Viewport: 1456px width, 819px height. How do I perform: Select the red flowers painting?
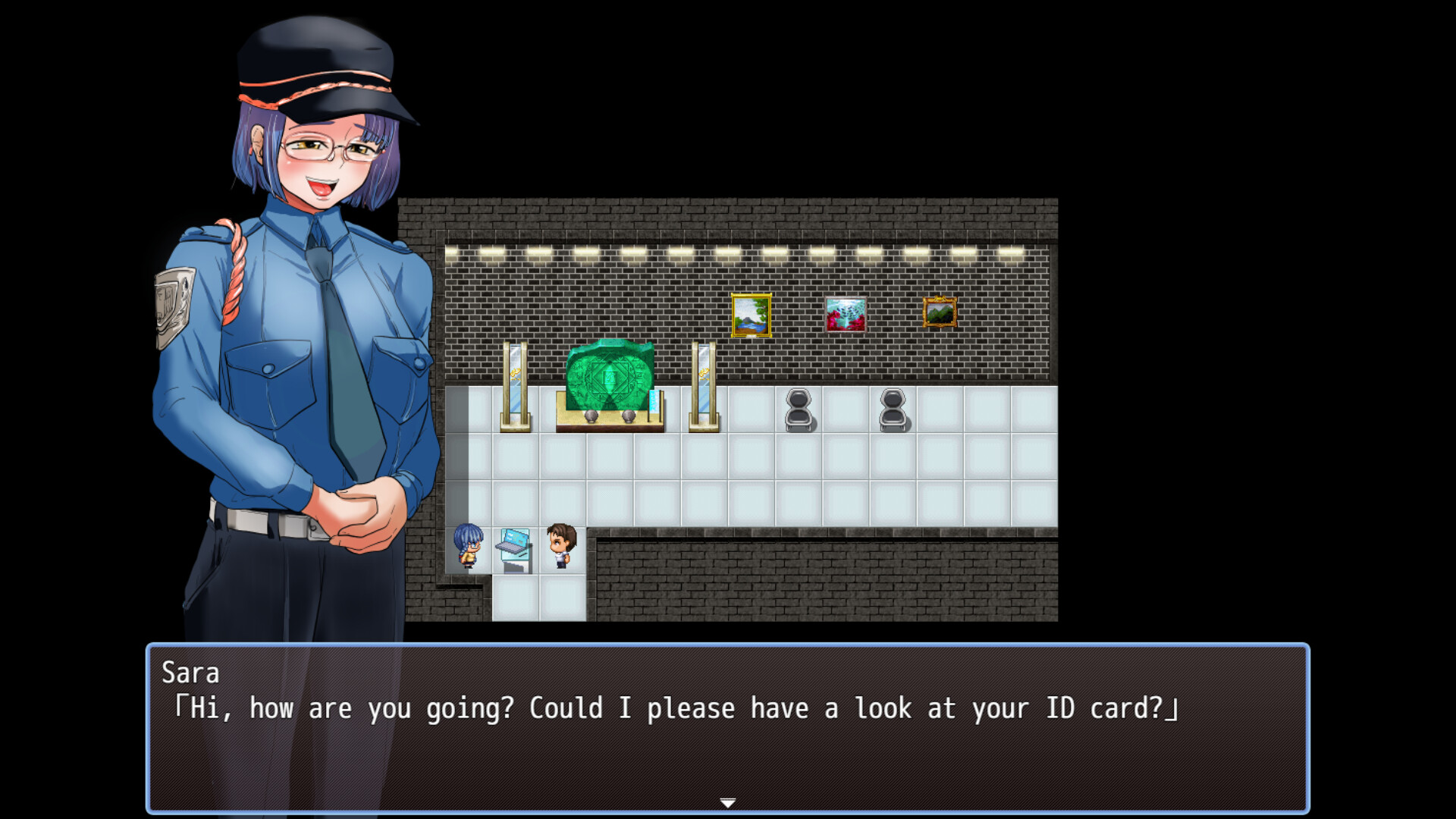tap(846, 313)
